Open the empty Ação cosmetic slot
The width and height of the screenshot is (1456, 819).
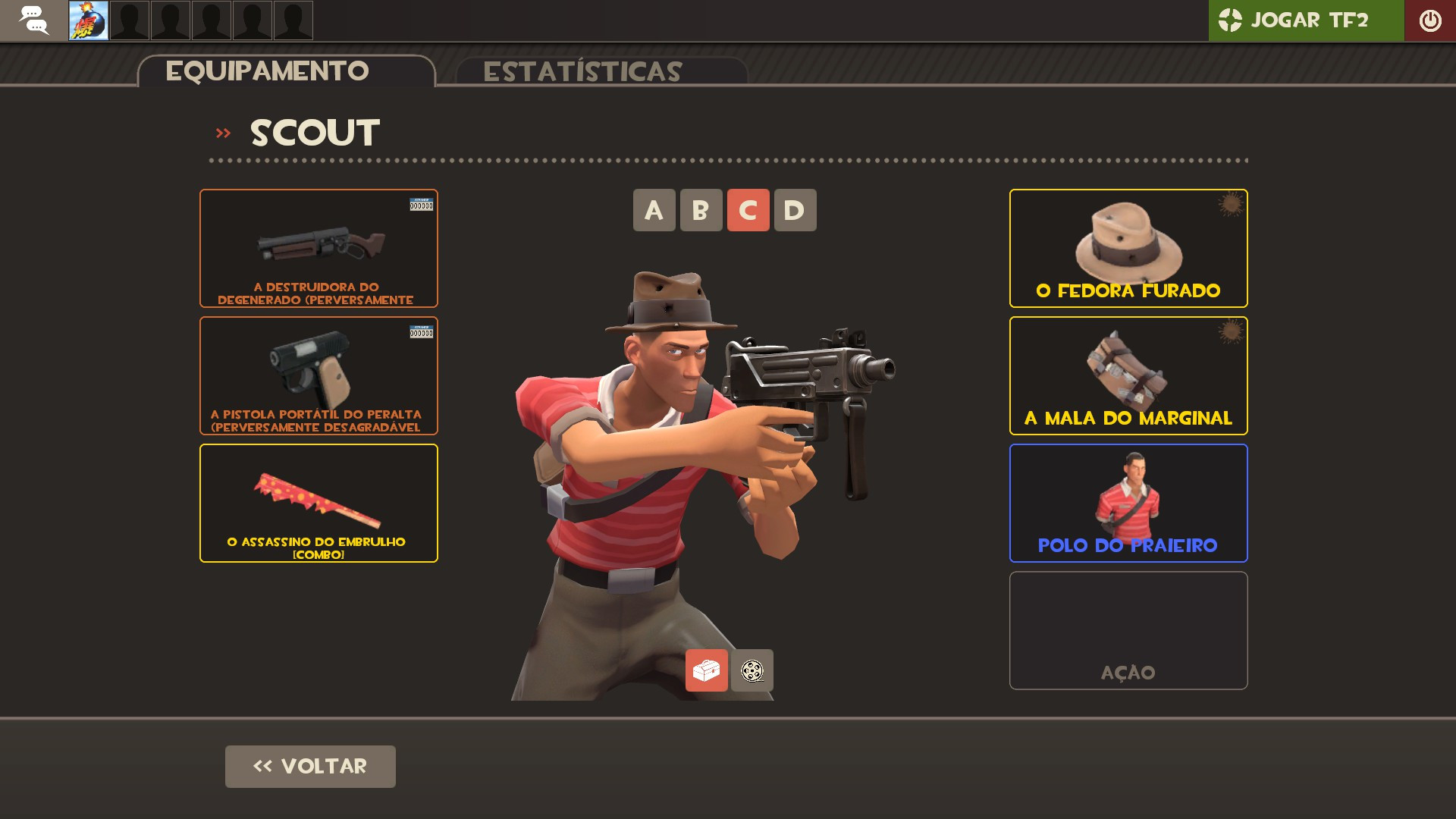pos(1128,630)
